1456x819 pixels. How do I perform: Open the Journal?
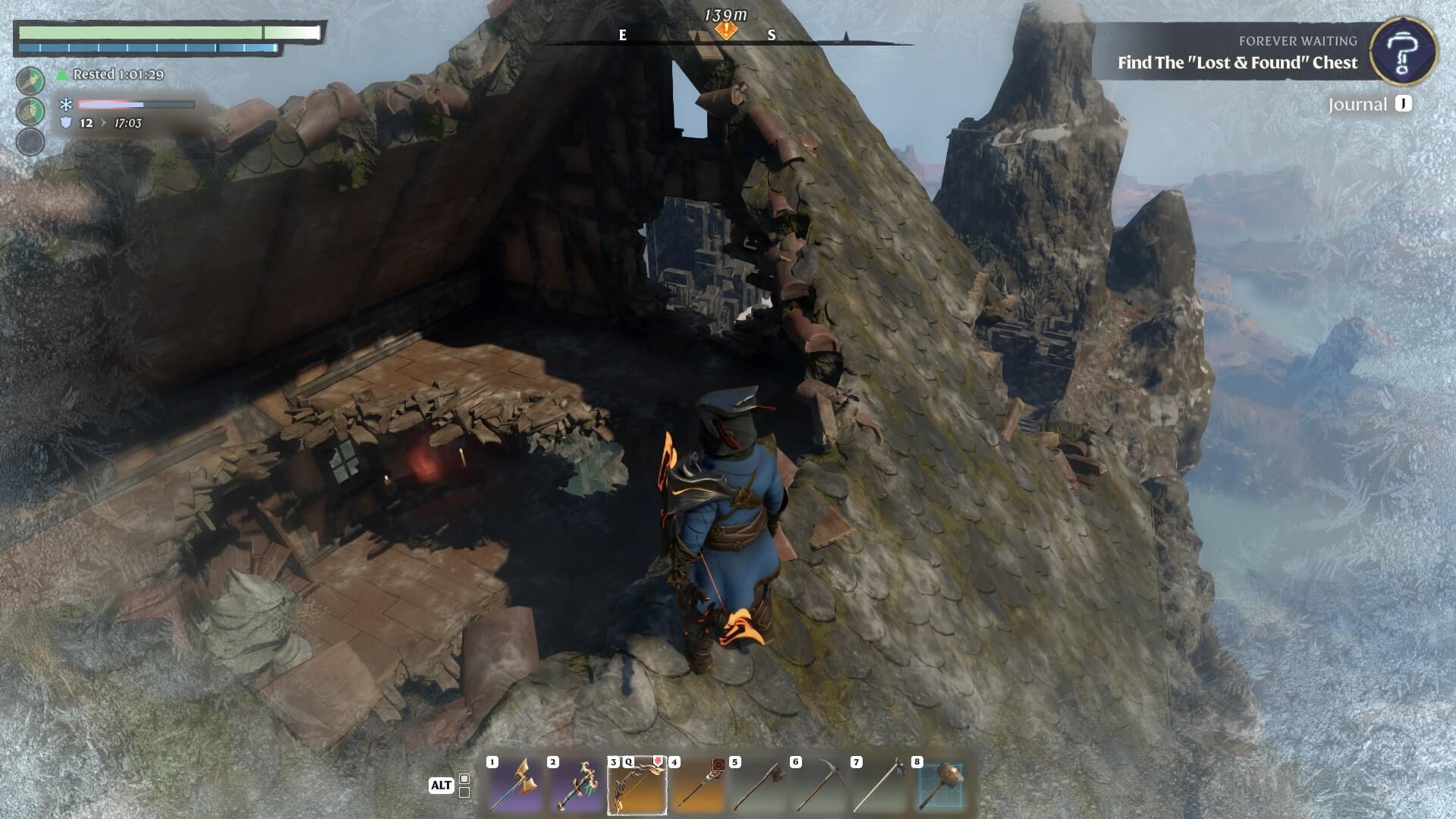[1369, 104]
